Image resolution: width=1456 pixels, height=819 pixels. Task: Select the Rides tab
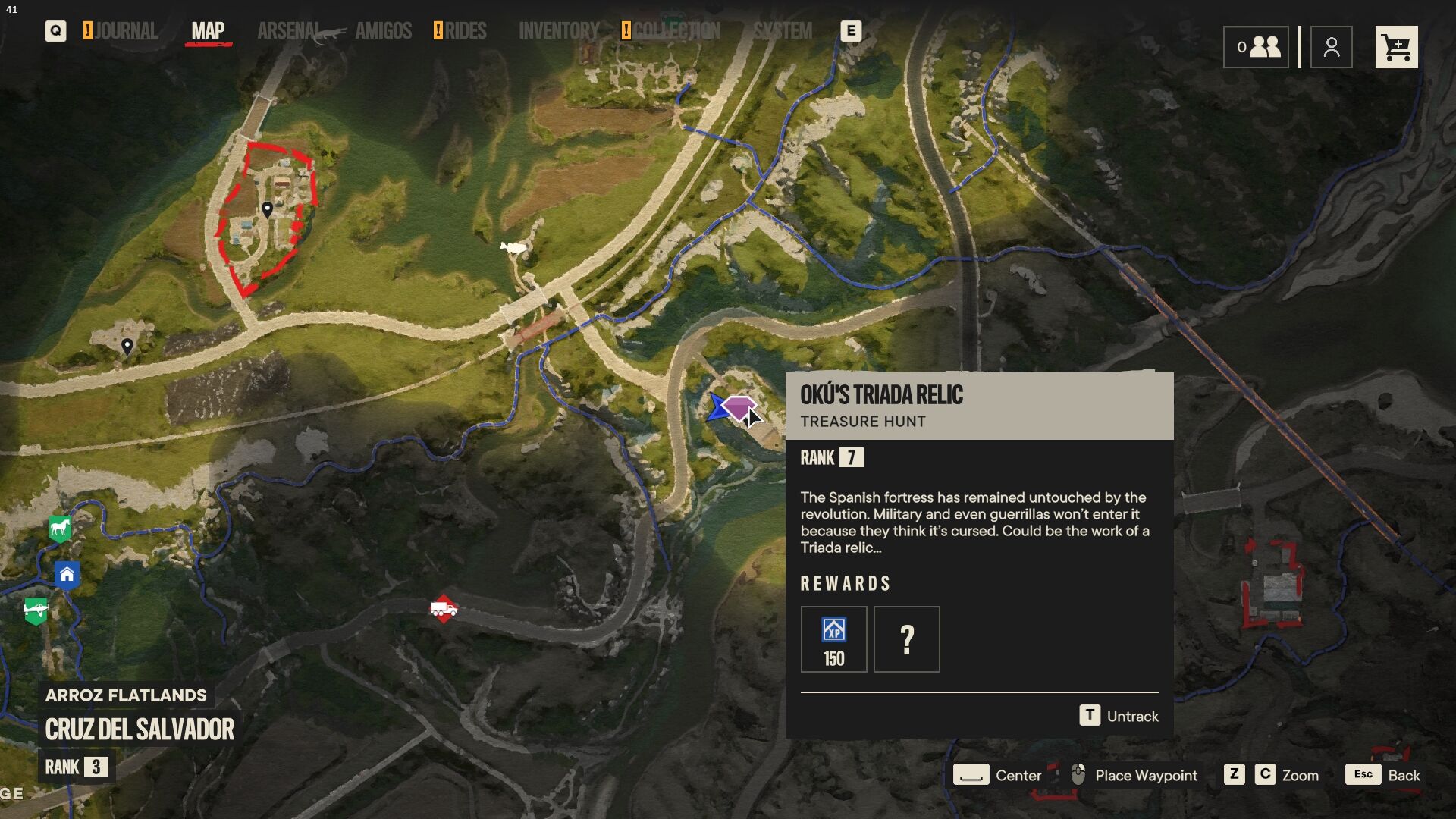tap(465, 31)
